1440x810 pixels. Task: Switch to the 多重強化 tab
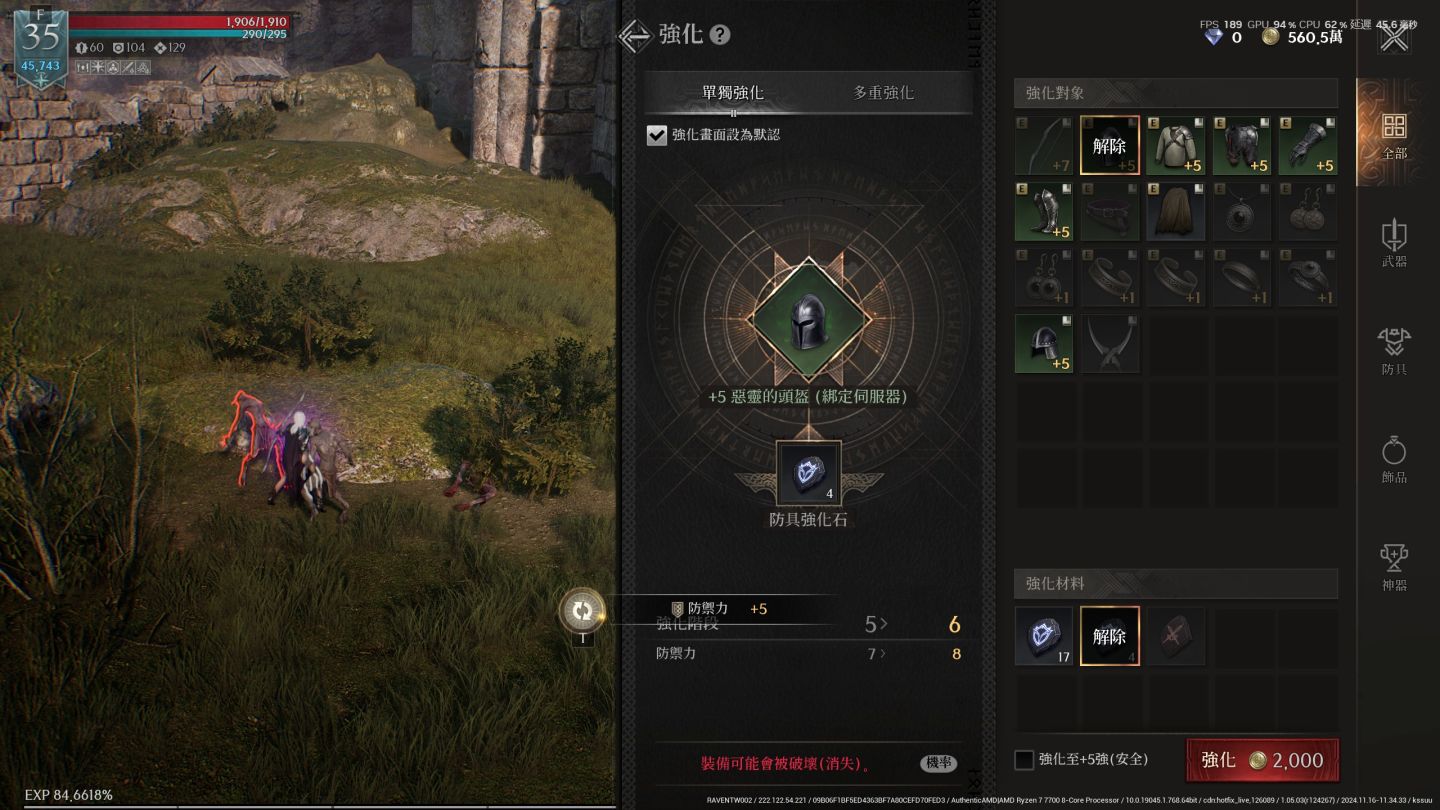click(883, 93)
